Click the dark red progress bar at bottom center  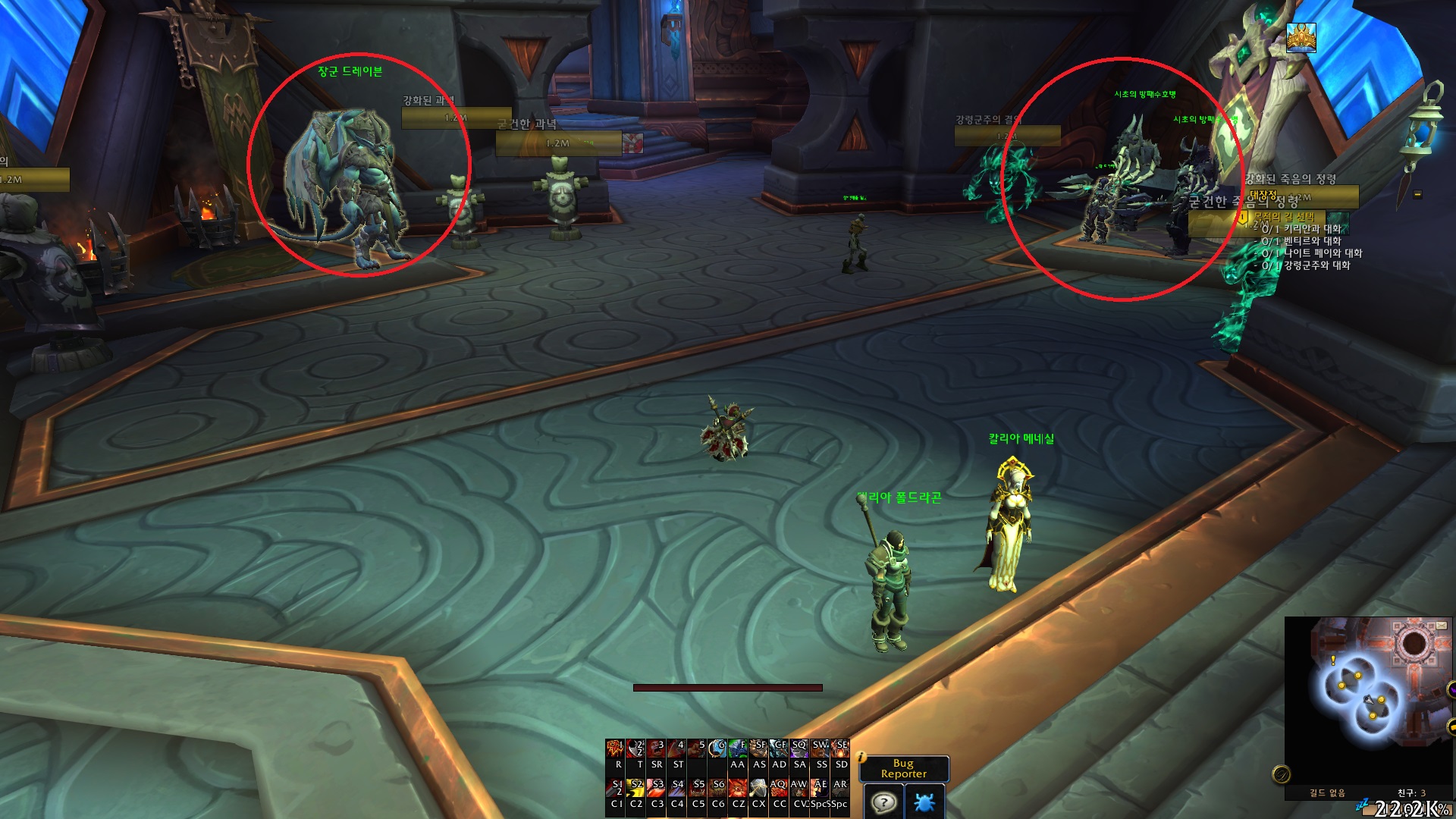[728, 689]
